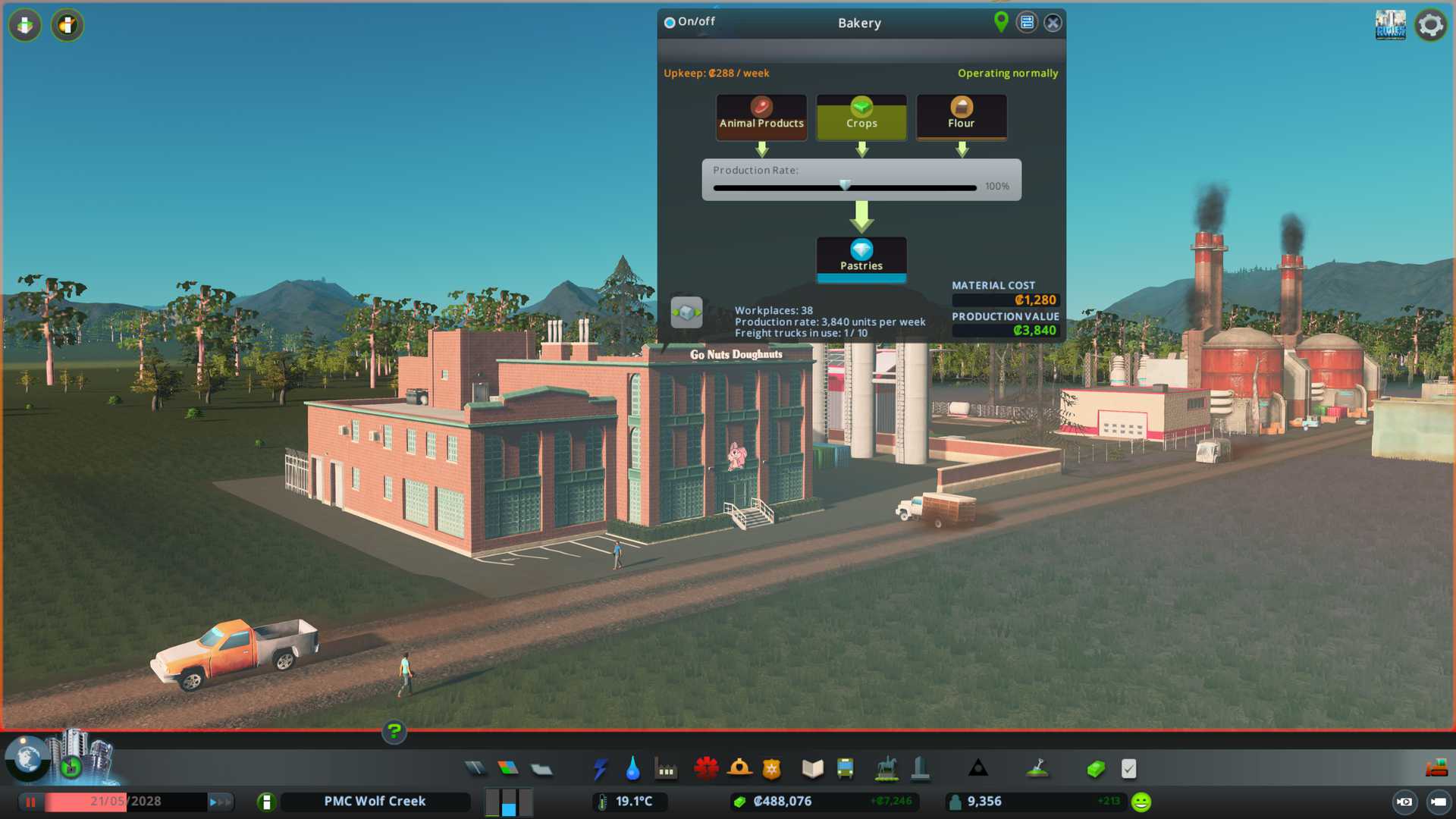Adjust the Production Rate slider
The image size is (1456, 819).
coord(845,187)
